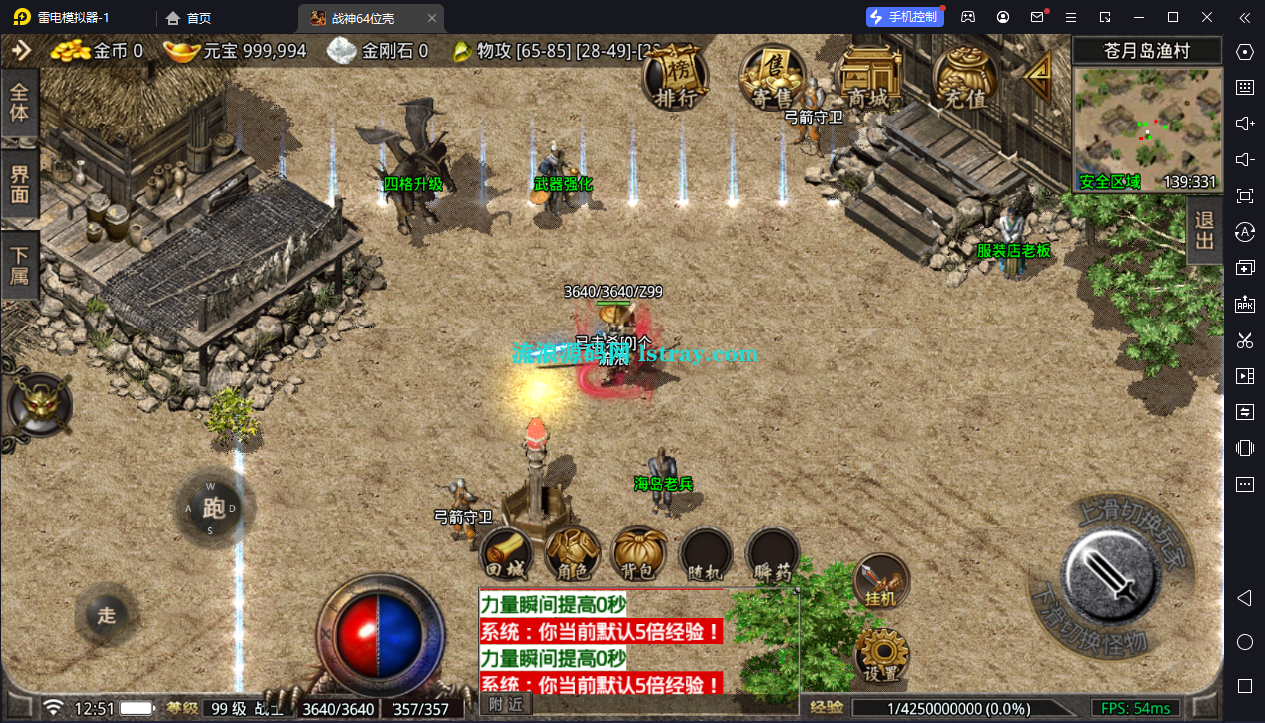Click the 回城 return-to-town scroll
Viewport: 1265px width, 723px height.
point(505,554)
